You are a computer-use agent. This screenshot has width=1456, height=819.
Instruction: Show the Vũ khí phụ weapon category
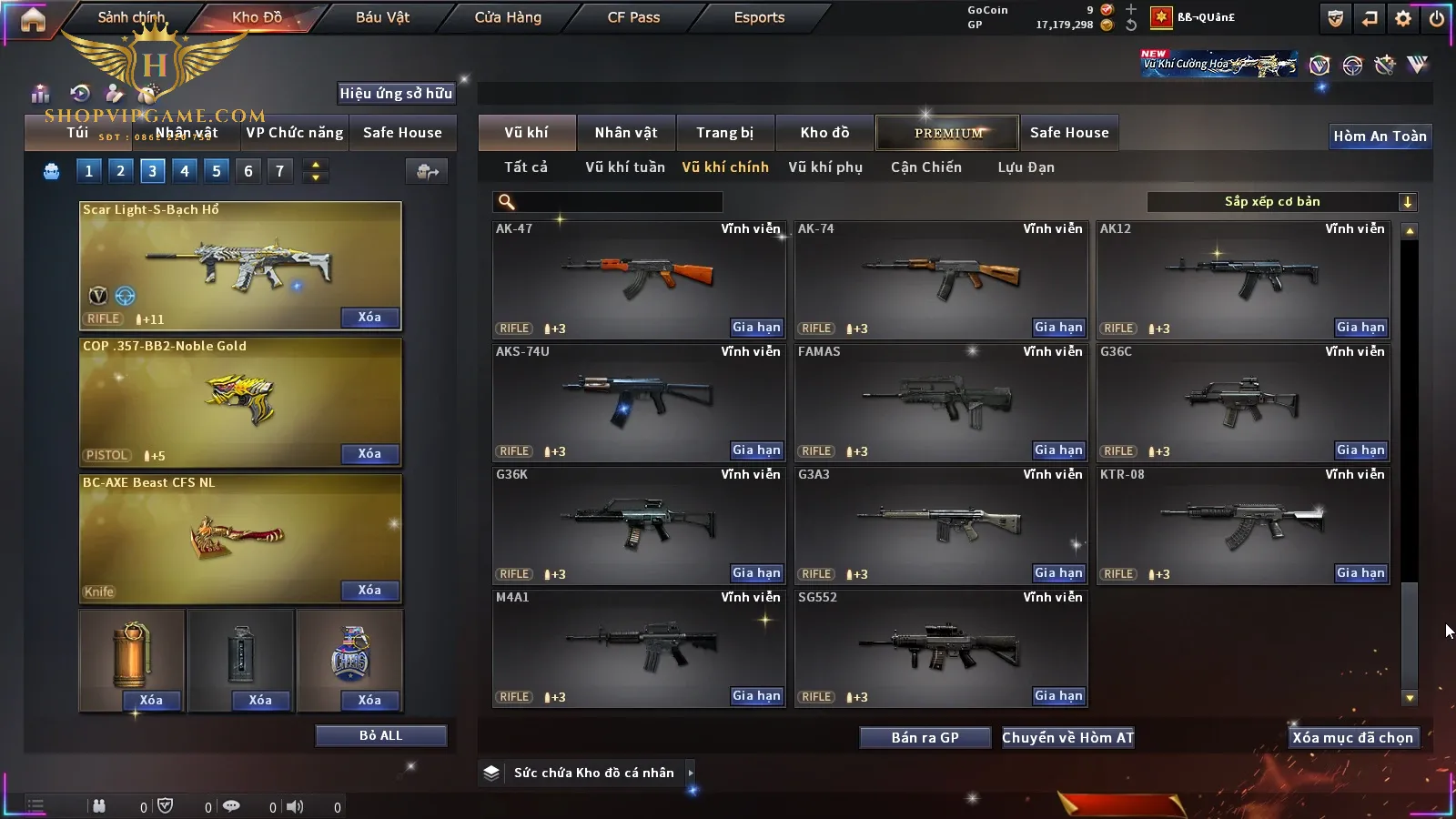(824, 167)
